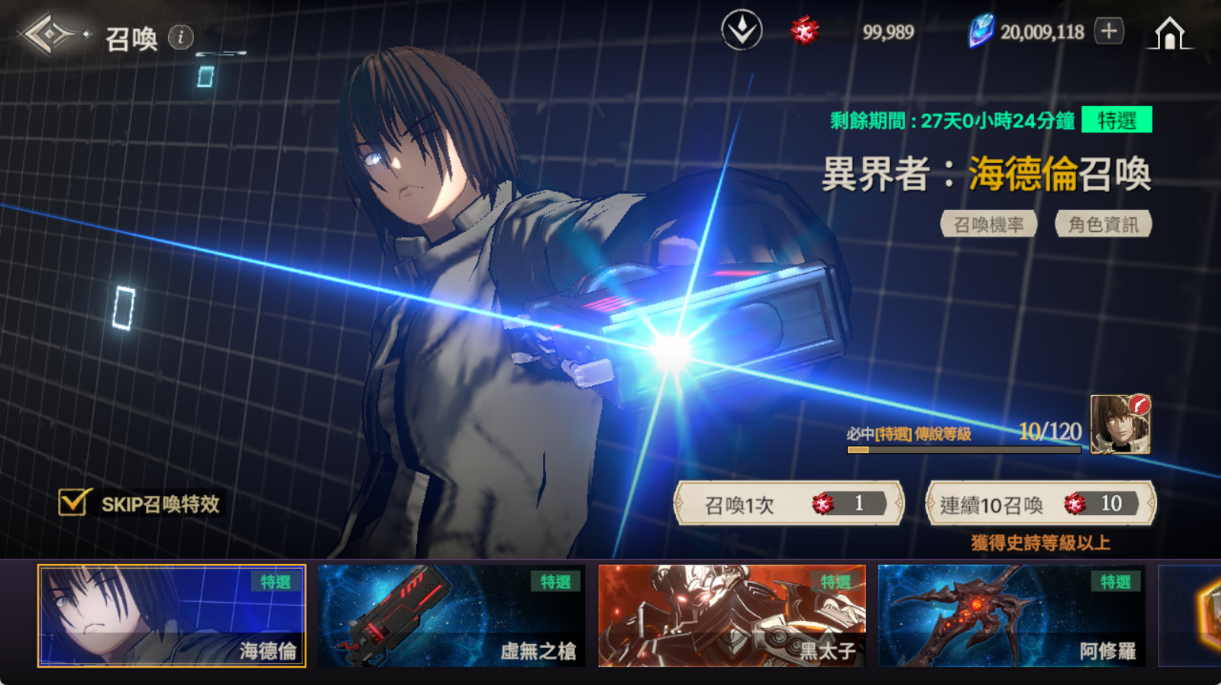Summon once with 召喚1次
The image size is (1221, 685).
[x=789, y=504]
